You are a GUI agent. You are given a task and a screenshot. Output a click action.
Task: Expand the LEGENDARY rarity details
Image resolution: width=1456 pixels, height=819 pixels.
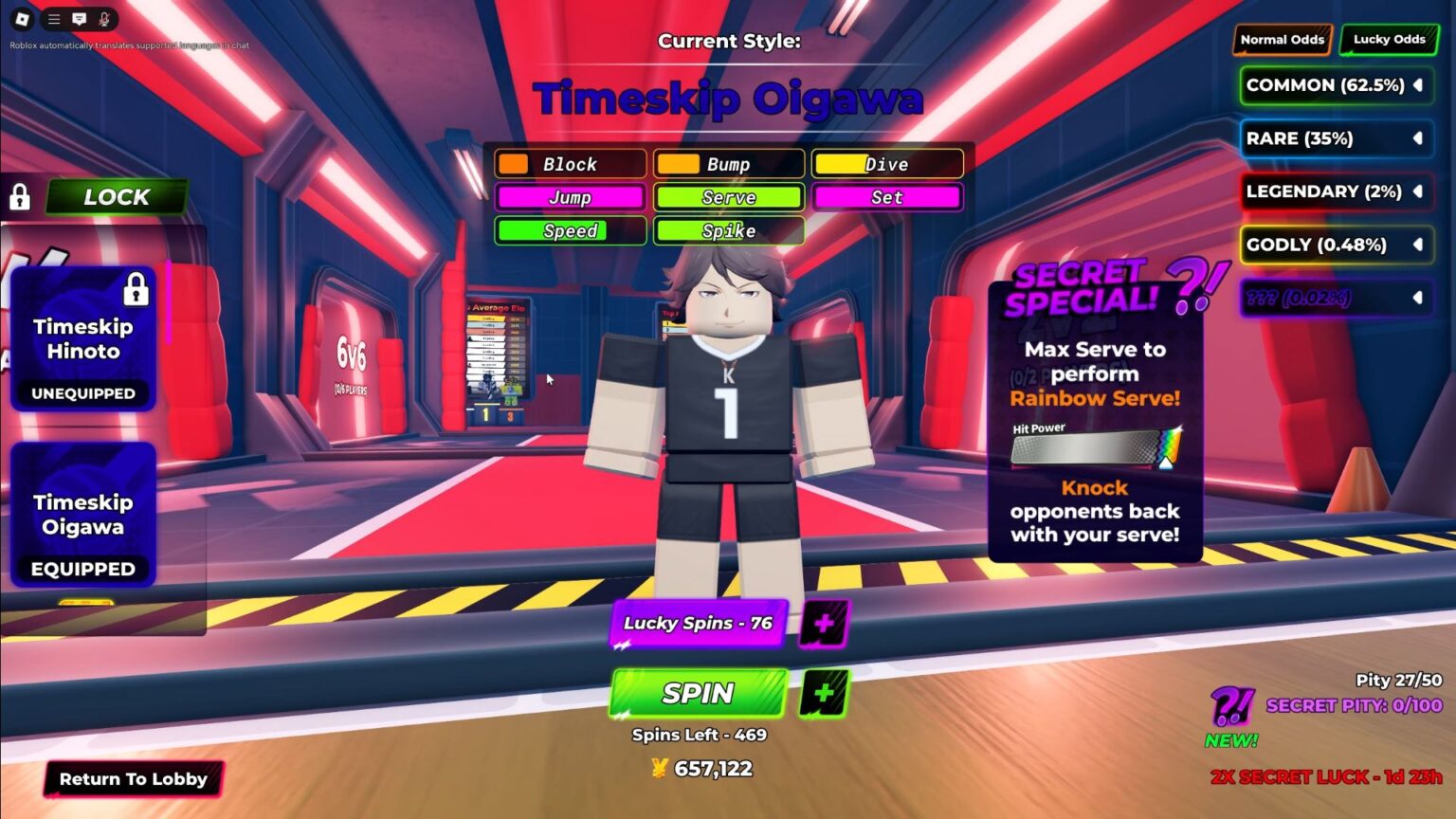pyautogui.click(x=1417, y=191)
